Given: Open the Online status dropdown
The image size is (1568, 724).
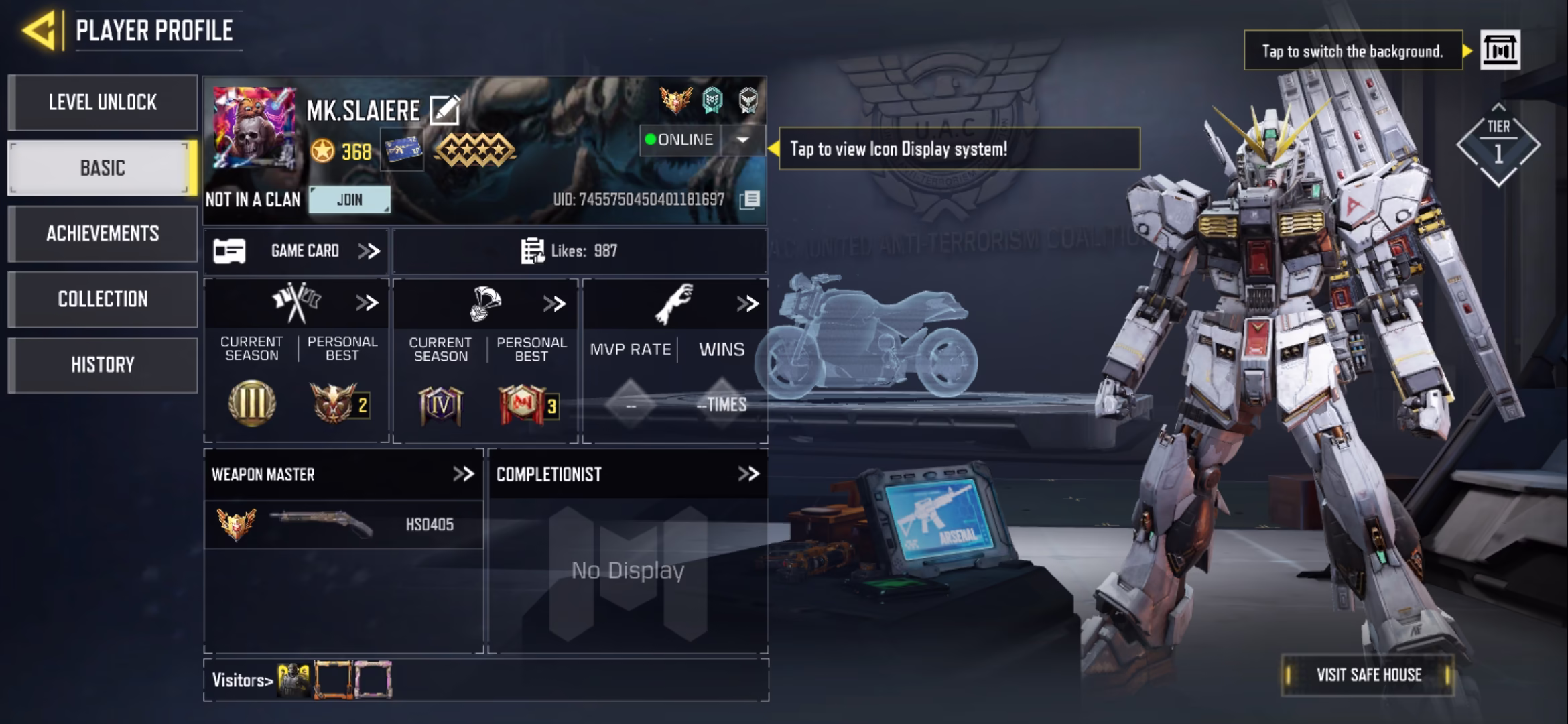Looking at the screenshot, I should (x=742, y=140).
